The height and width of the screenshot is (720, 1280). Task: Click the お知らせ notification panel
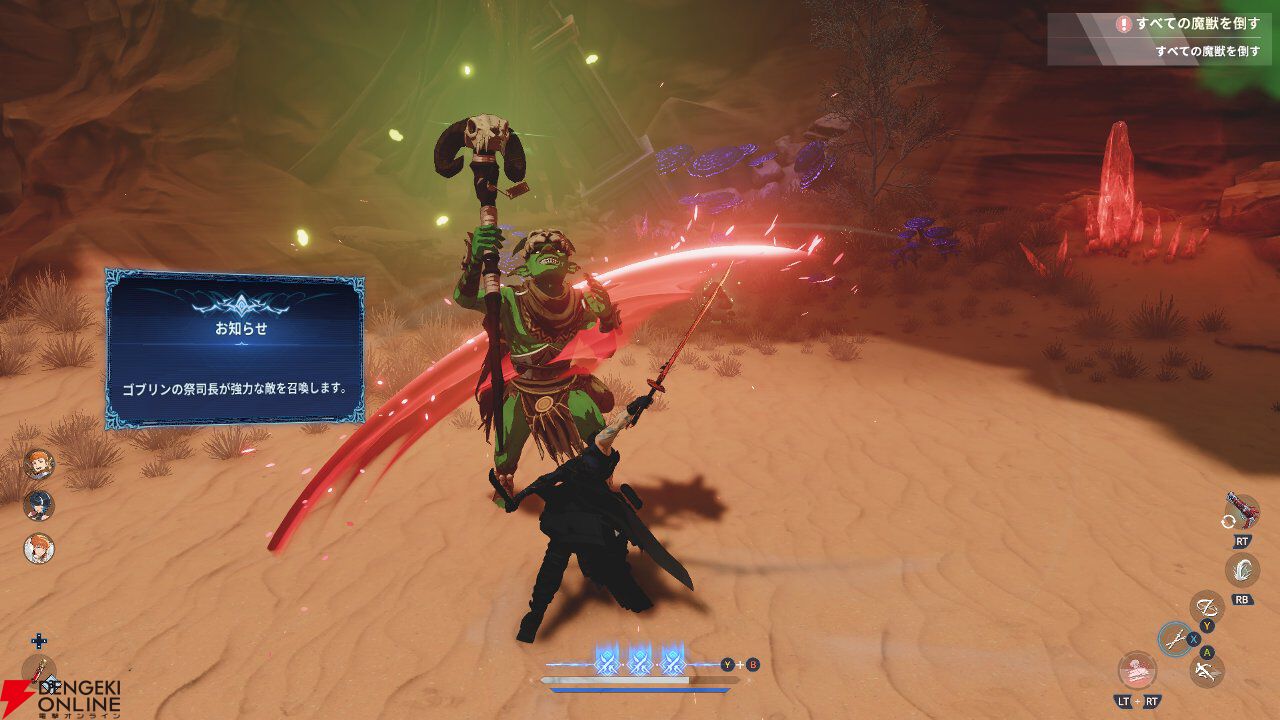point(235,348)
